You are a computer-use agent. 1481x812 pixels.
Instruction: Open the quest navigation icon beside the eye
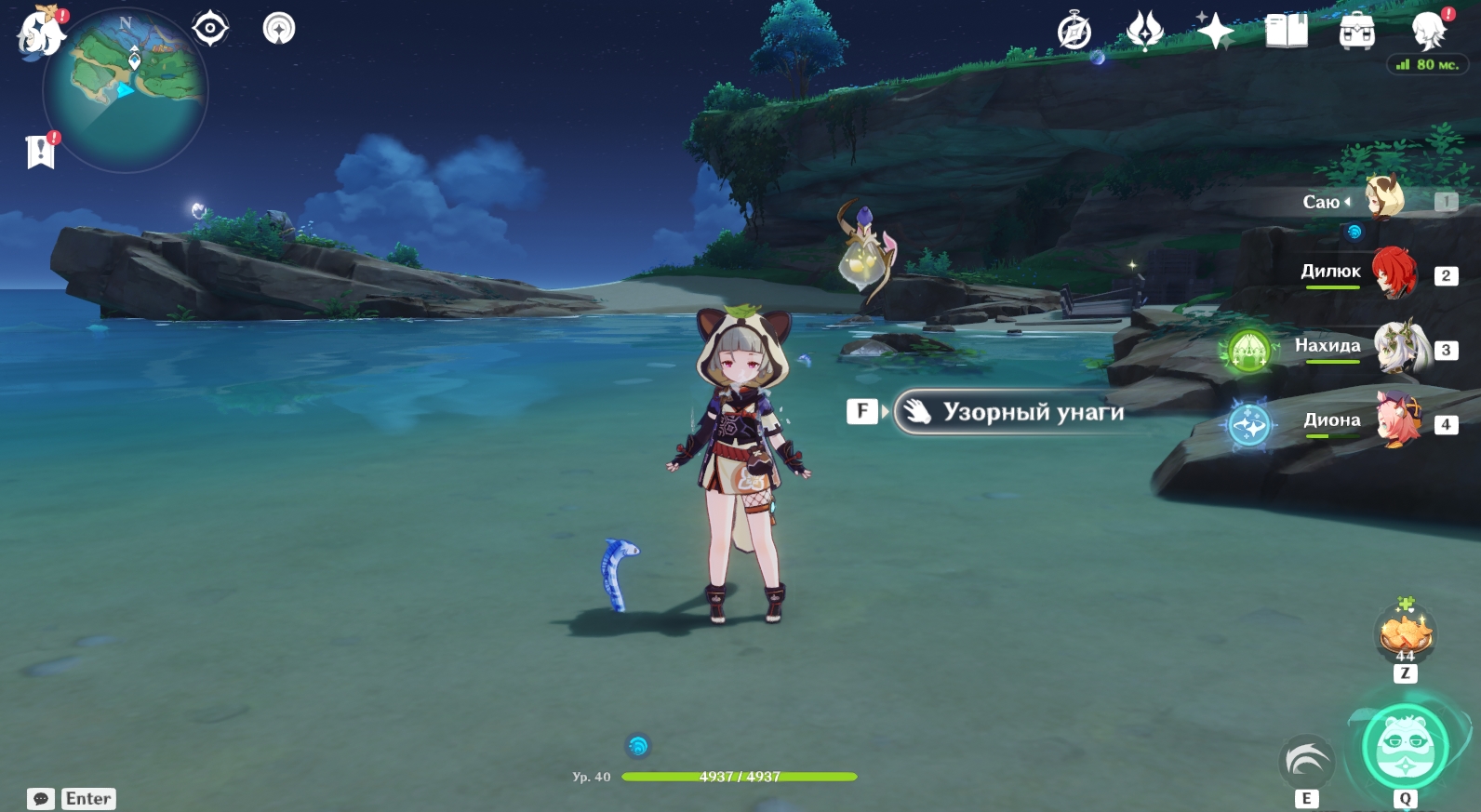pos(278,29)
